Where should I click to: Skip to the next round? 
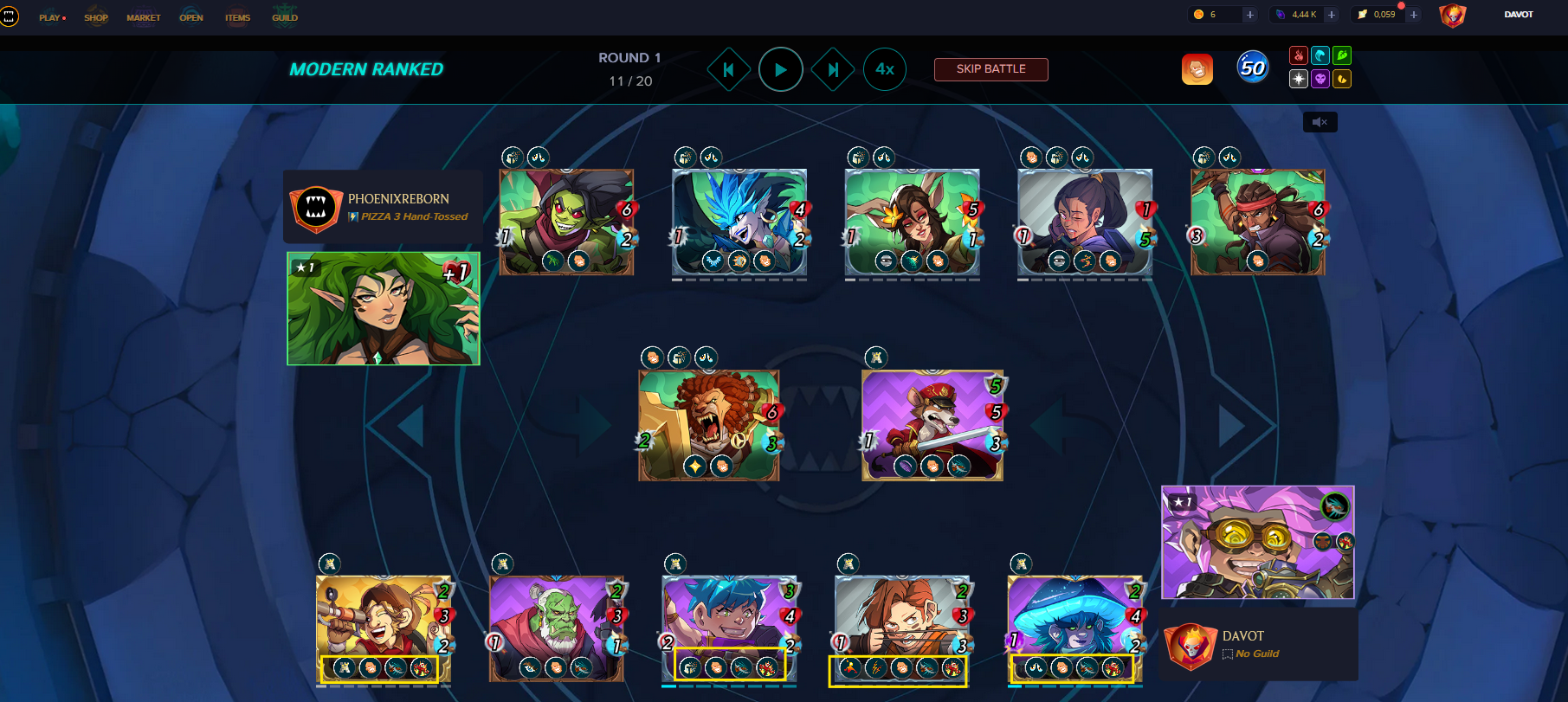(x=833, y=69)
